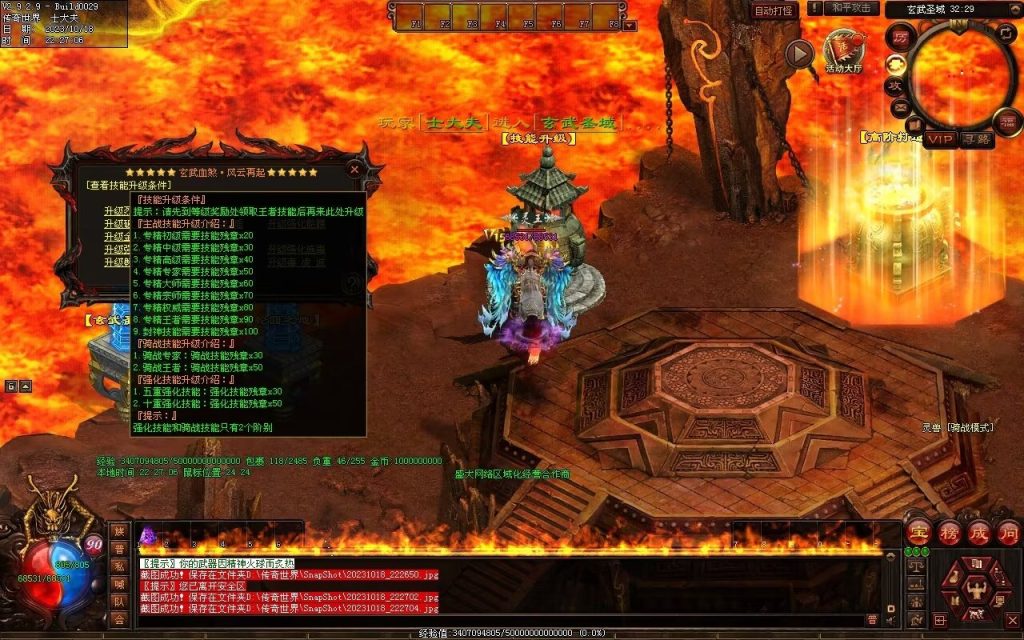Open the VIP panel
The width and height of the screenshot is (1024, 640).
939,139
